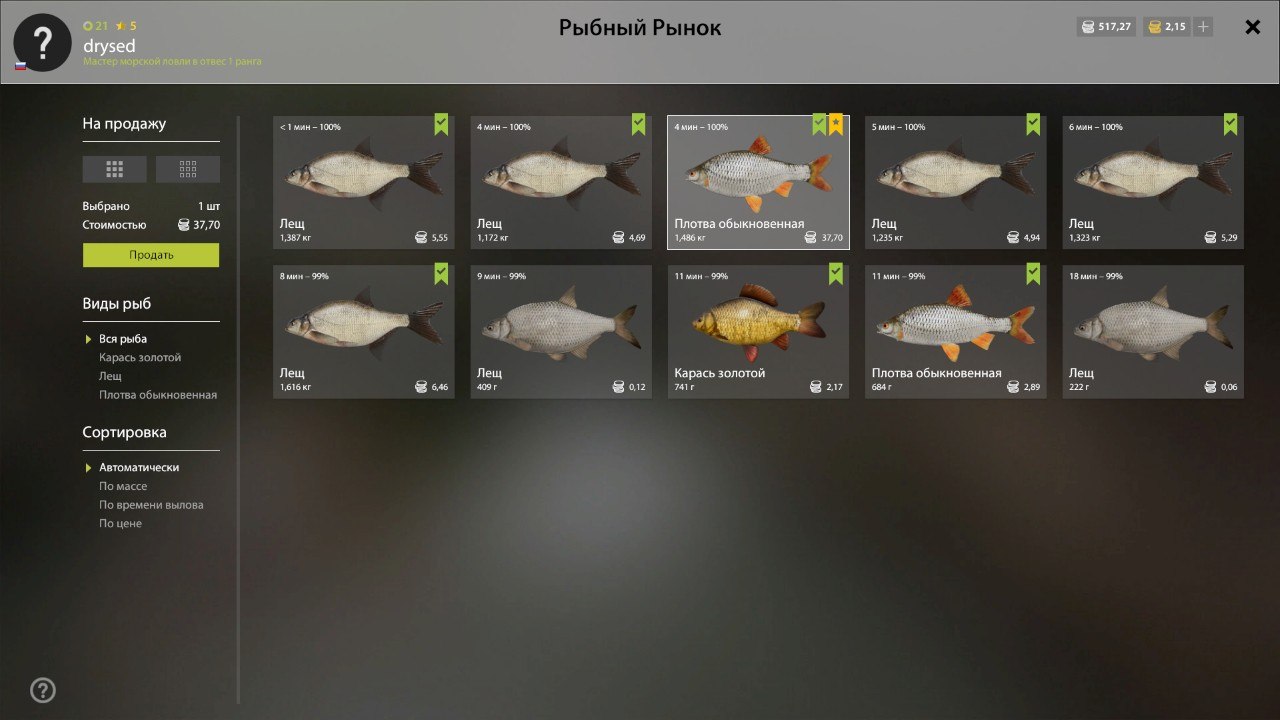This screenshot has height=720, width=1280.
Task: Select the Карась золотой 741 г card
Action: coord(758,331)
